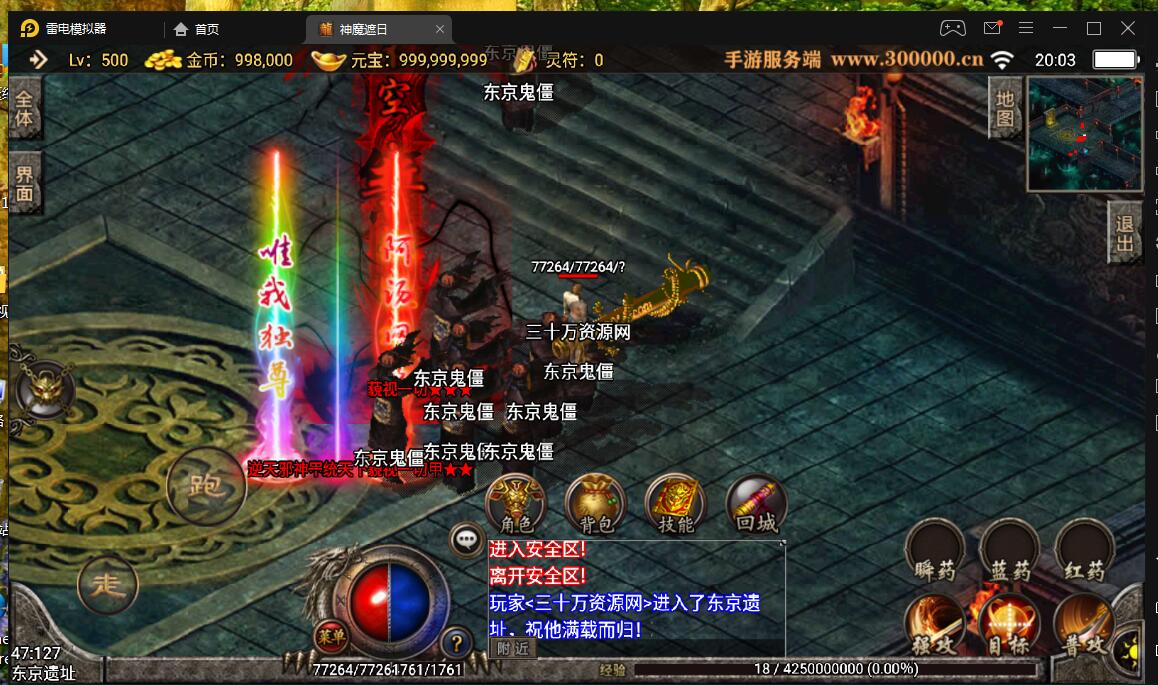The height and width of the screenshot is (685, 1158).
Task: Switch movement to 跑 run mode
Action: 206,487
